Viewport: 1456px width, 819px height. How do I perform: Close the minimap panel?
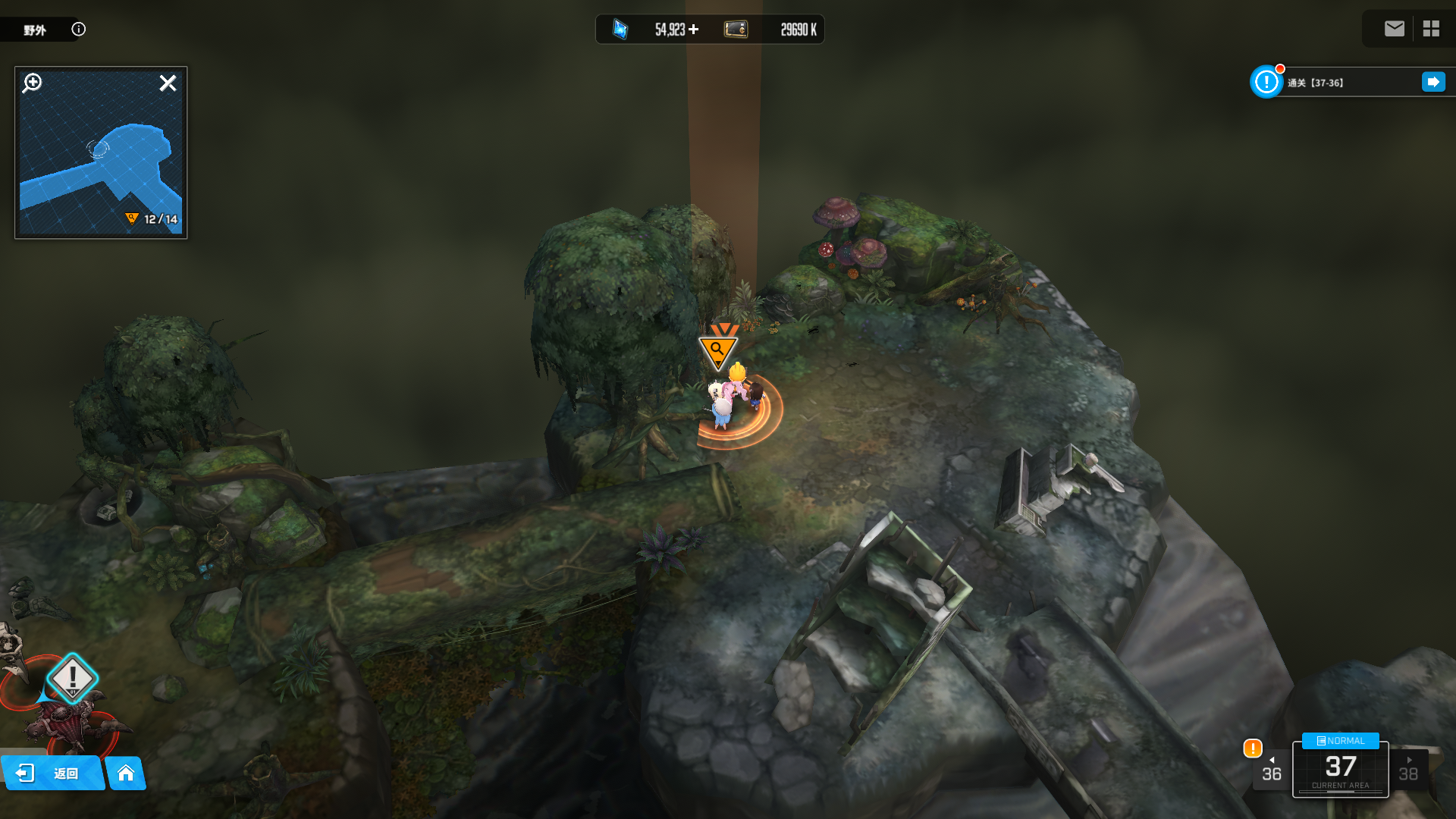coord(168,83)
